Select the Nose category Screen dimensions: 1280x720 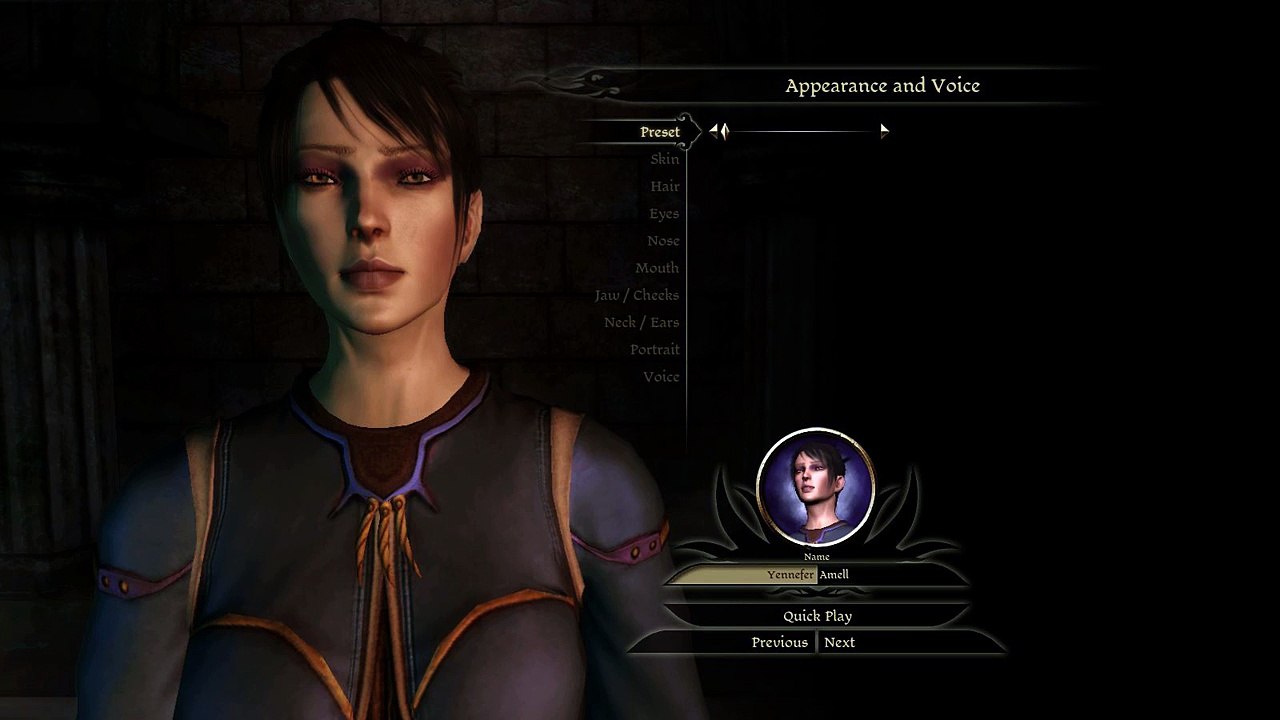(663, 241)
